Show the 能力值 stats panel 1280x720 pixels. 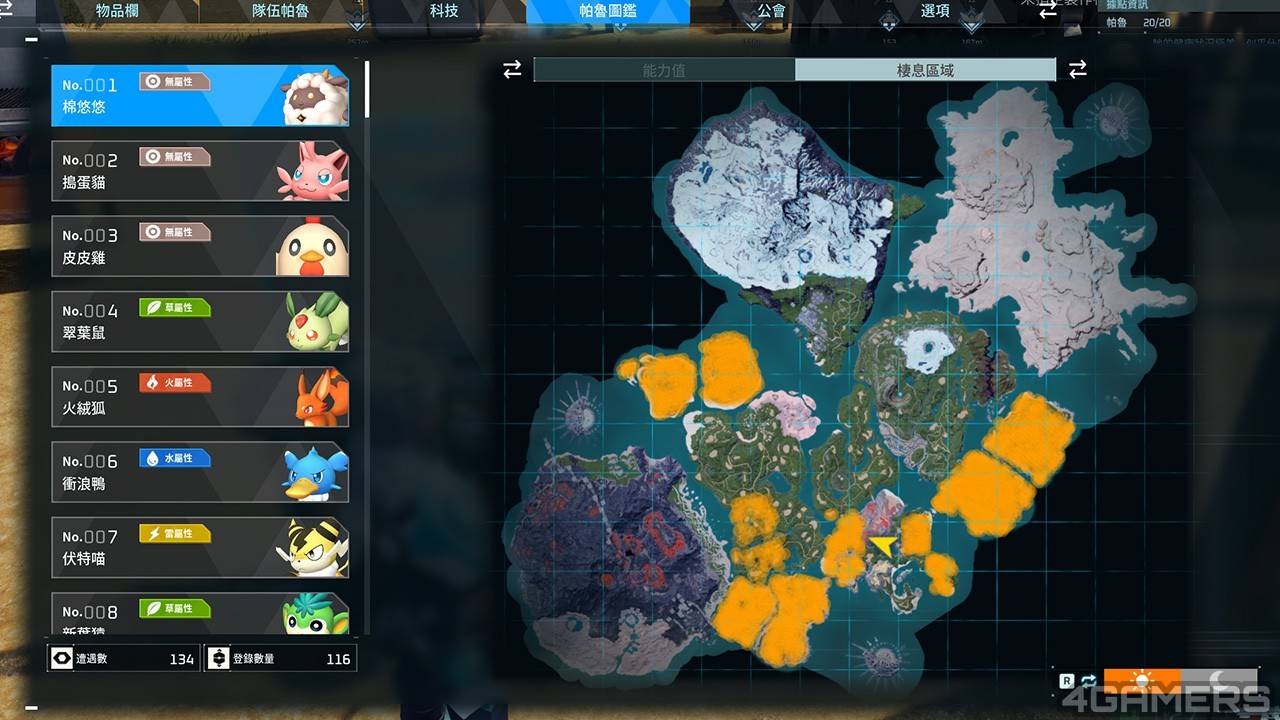[664, 70]
